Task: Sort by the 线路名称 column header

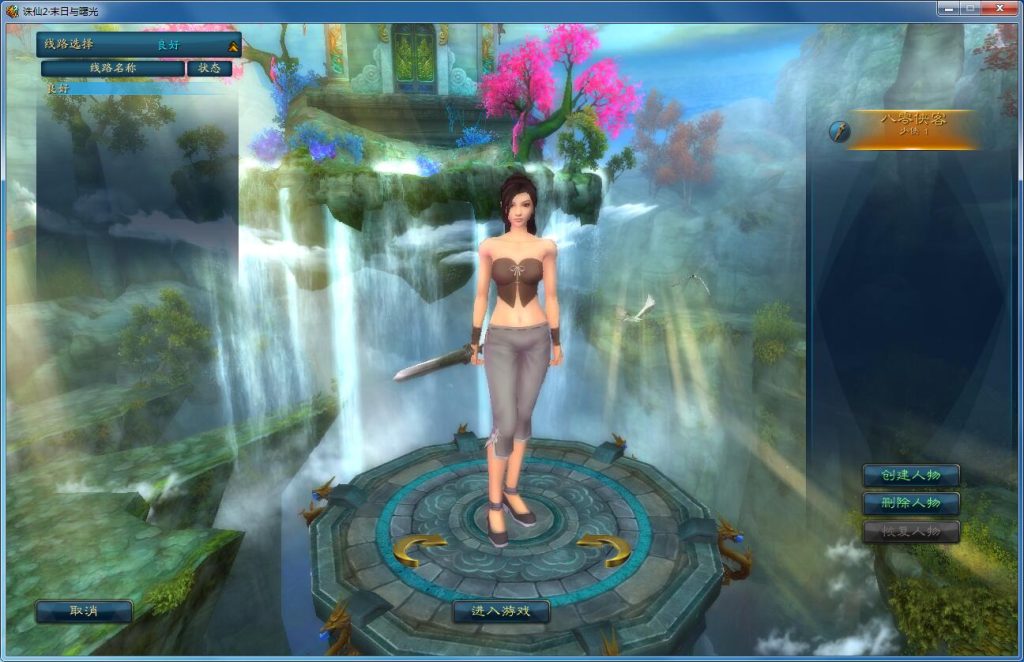Action: pos(113,68)
